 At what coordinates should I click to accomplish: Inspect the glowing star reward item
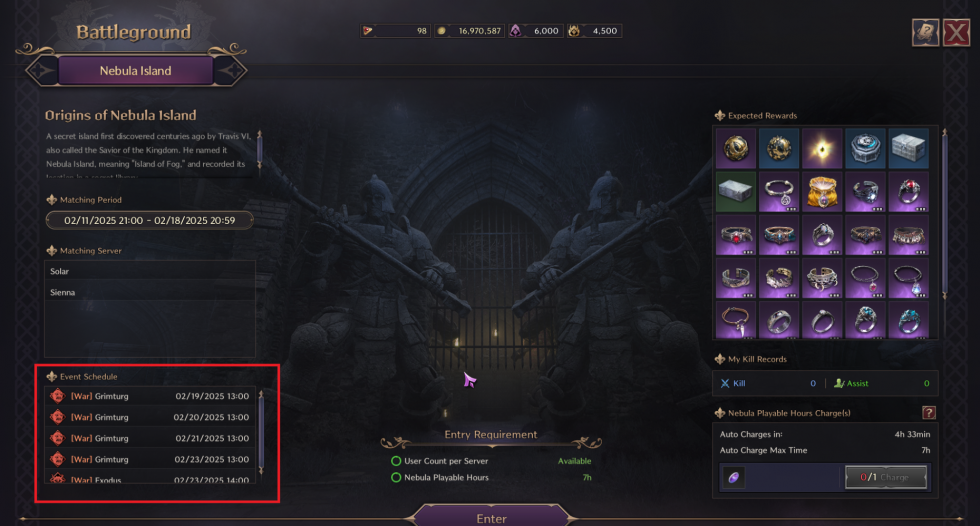coord(821,146)
